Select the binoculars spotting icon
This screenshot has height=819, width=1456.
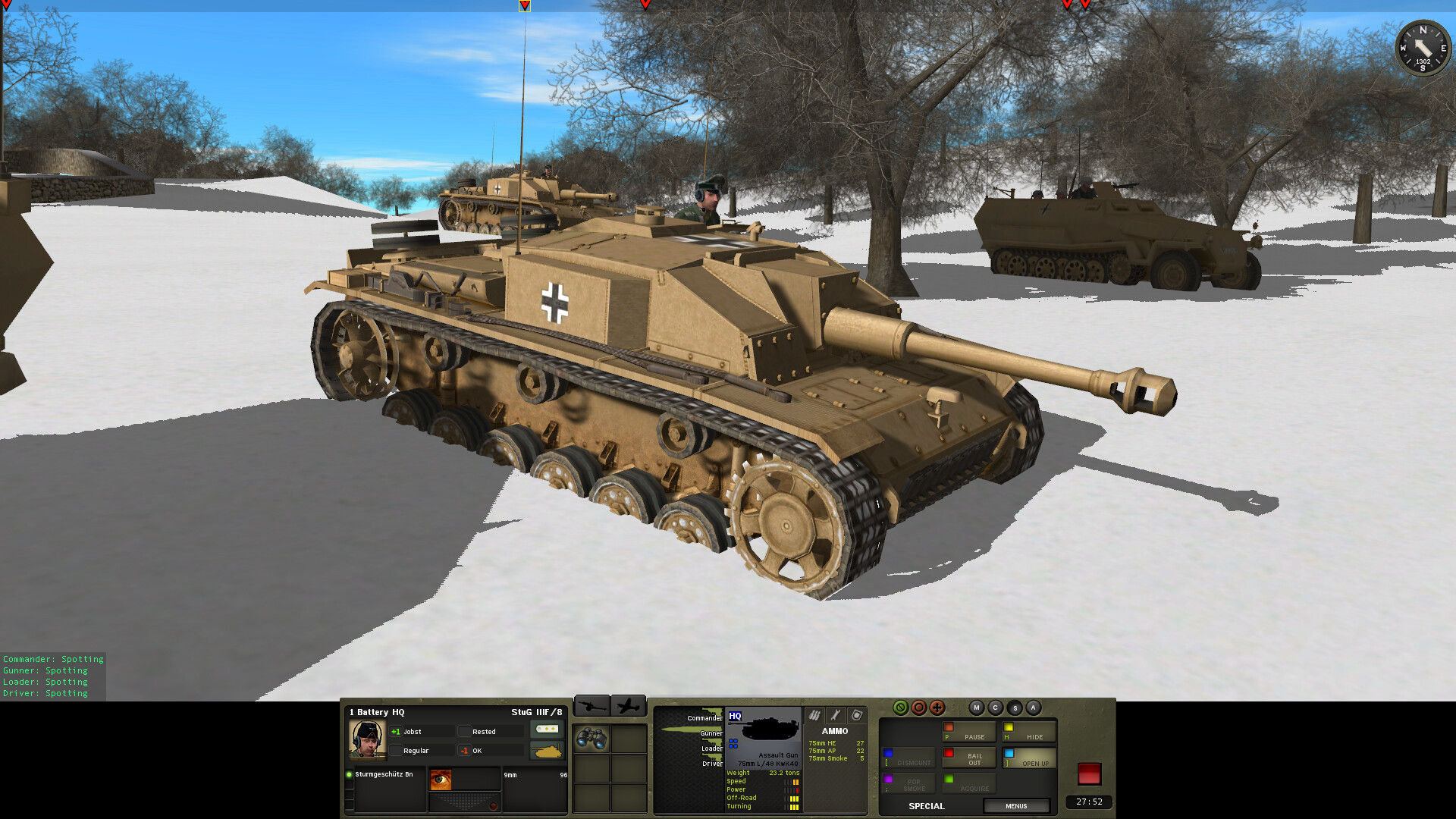[x=591, y=738]
